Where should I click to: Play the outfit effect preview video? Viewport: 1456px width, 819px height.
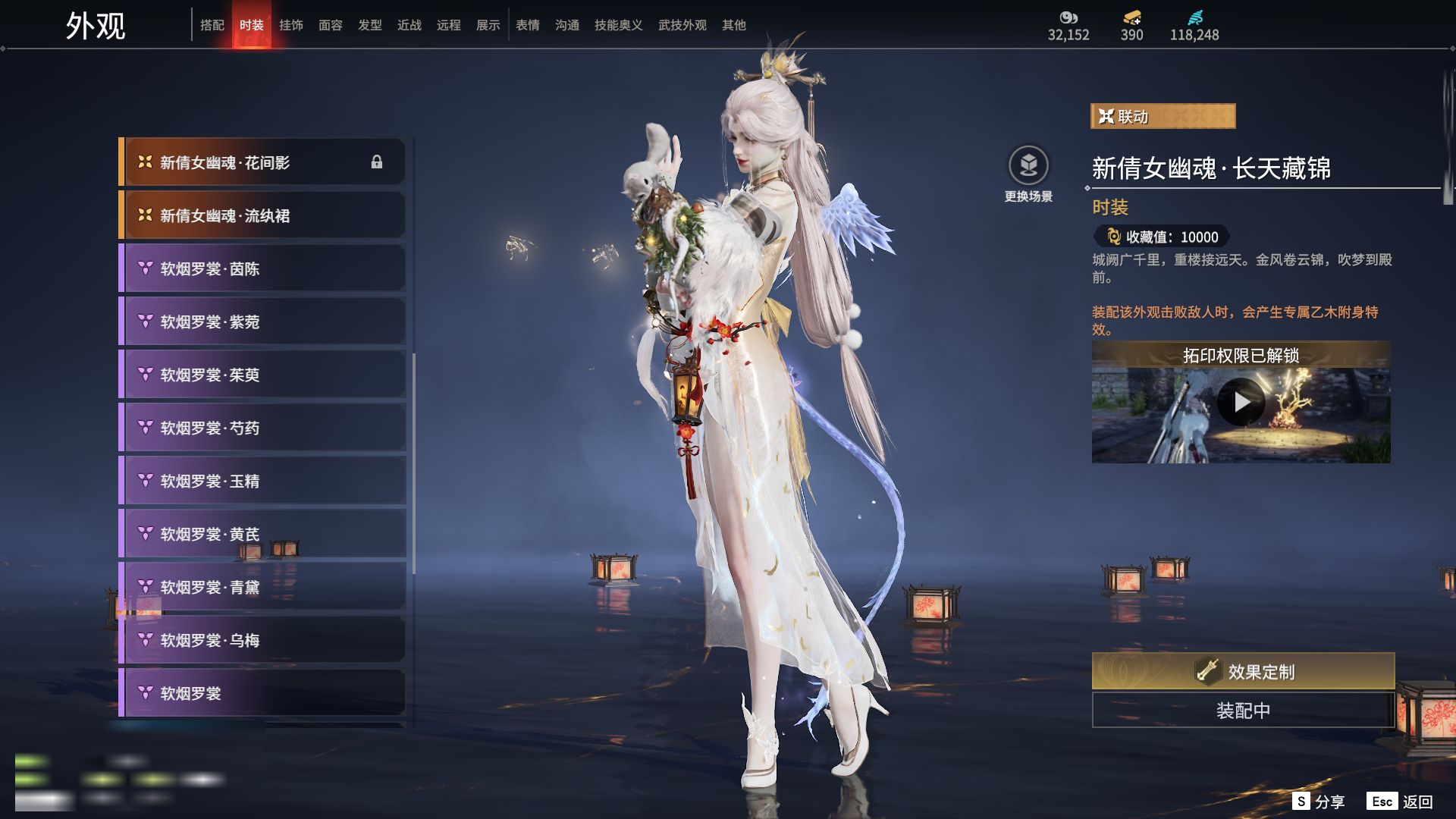coord(1241,402)
